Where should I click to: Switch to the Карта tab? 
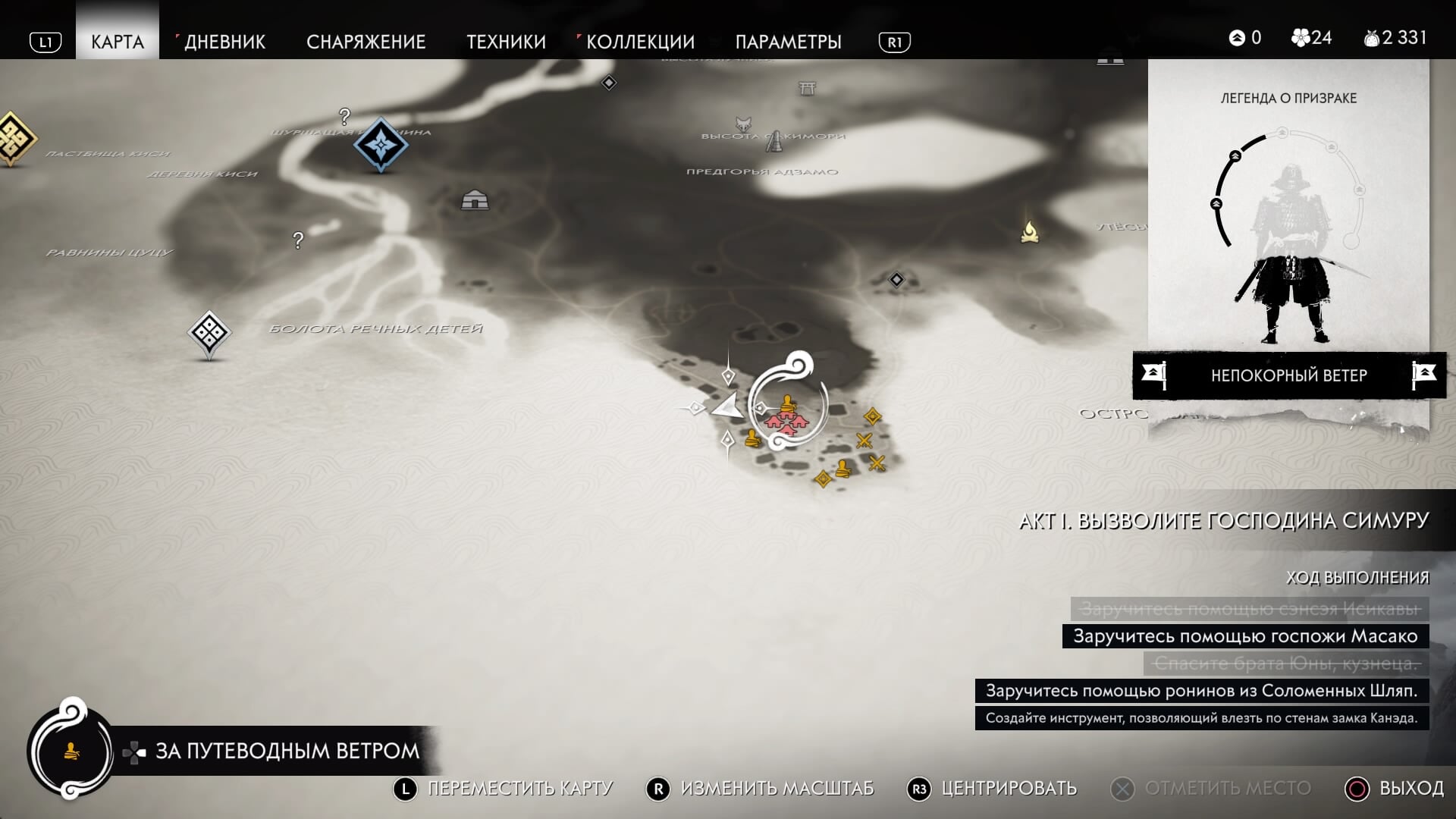pos(118,42)
